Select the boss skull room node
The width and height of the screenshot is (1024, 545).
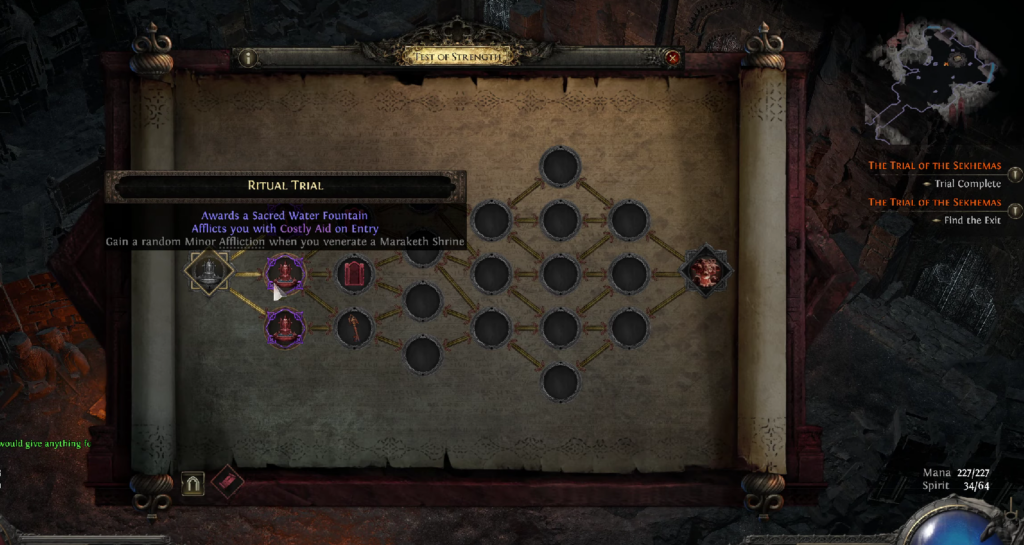tap(707, 271)
